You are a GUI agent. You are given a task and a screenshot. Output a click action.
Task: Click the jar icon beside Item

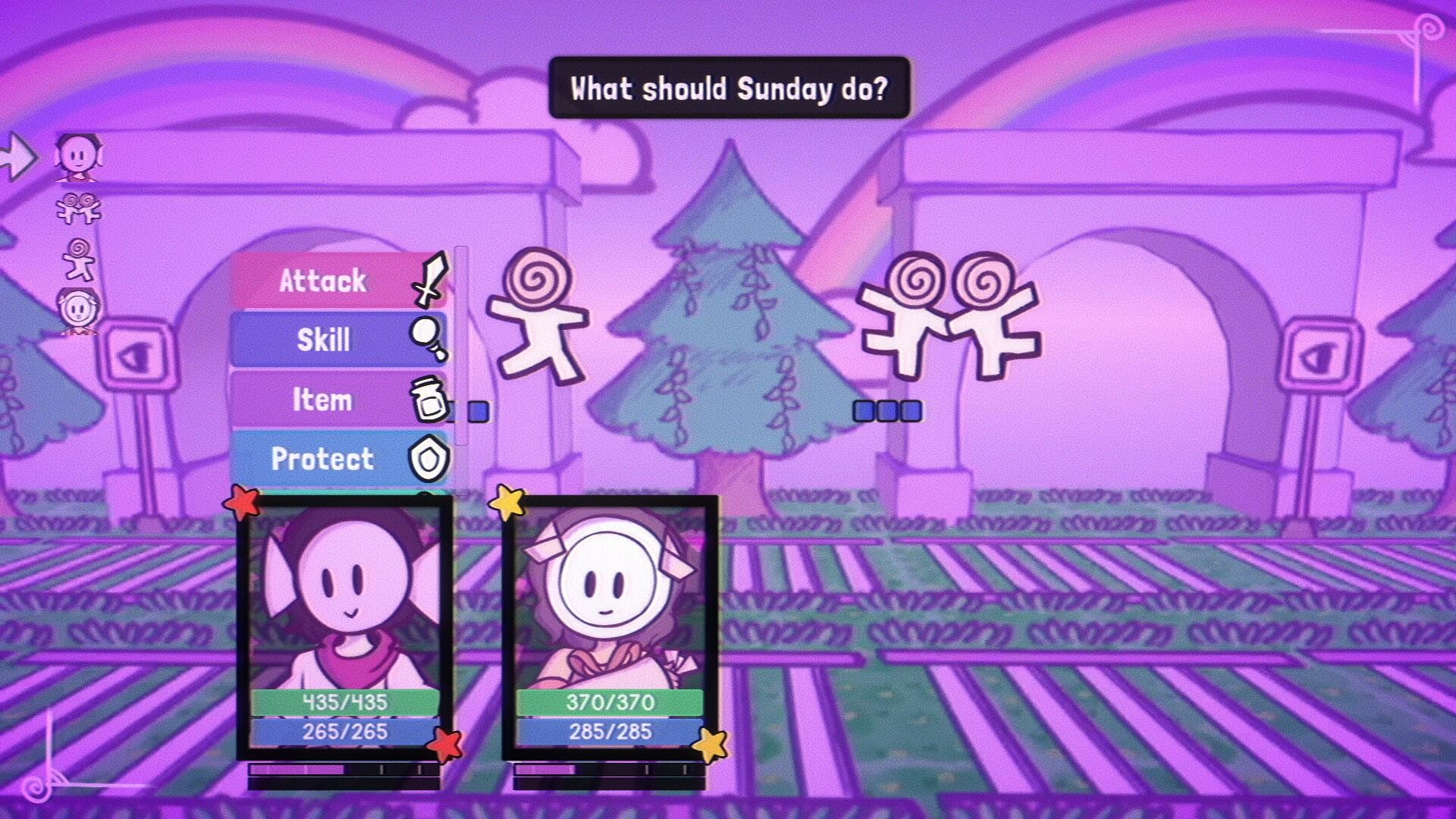(x=428, y=400)
